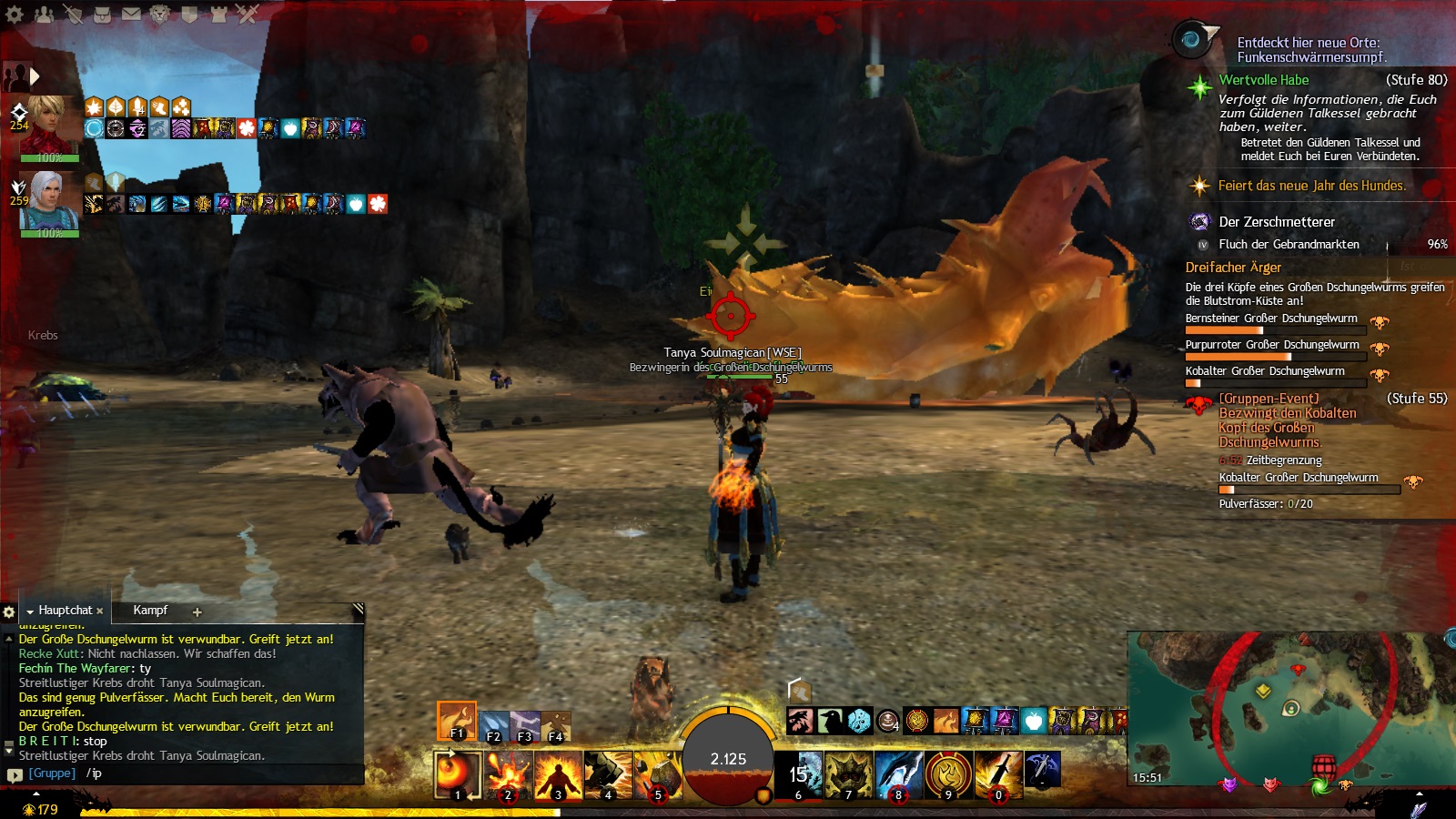The height and width of the screenshot is (819, 1456).
Task: Open the lion head Trading Post icon
Action: coord(160,14)
